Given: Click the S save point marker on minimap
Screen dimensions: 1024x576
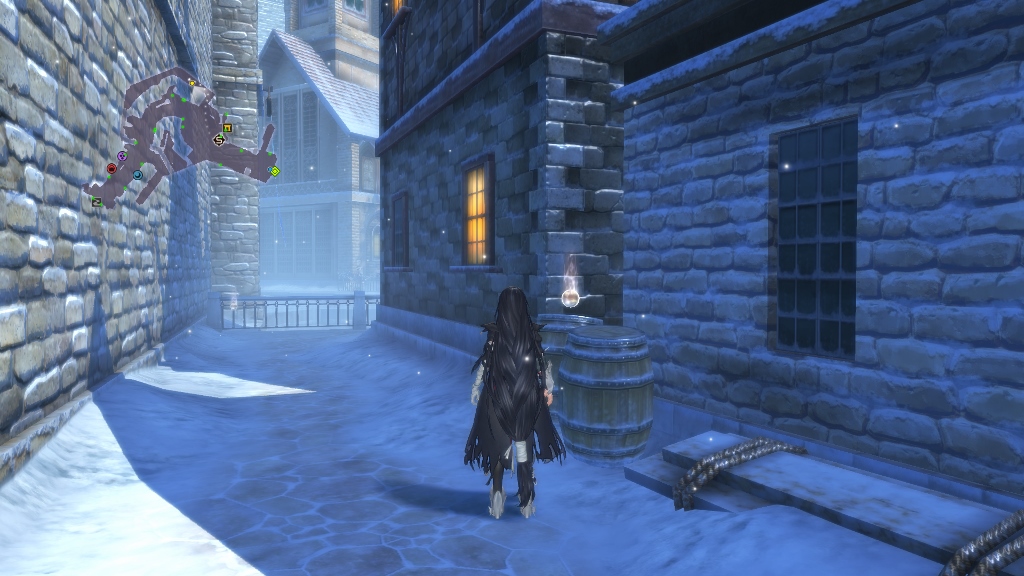Looking at the screenshot, I should [x=219, y=140].
